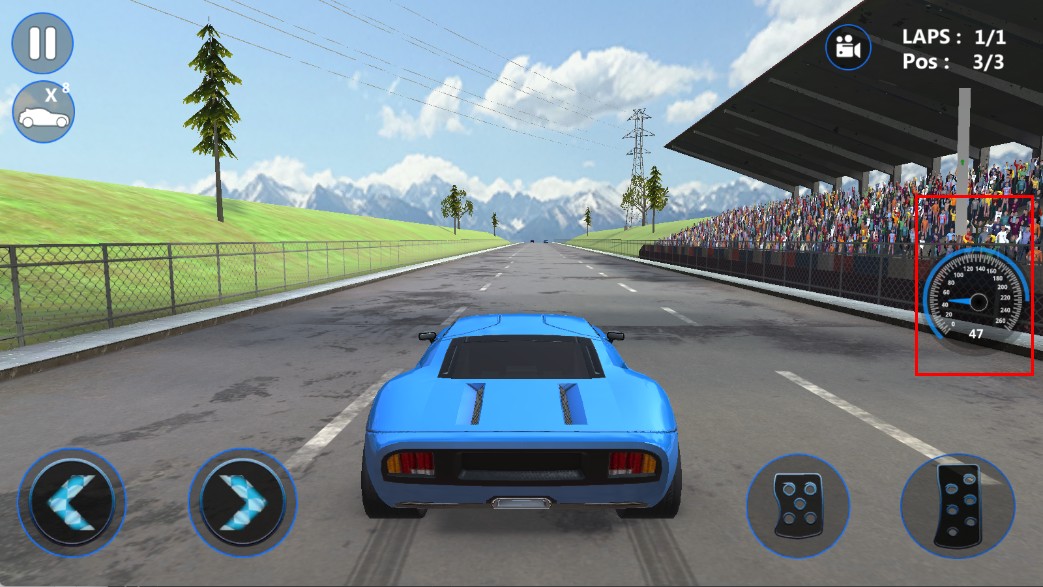The height and width of the screenshot is (587, 1043).
Task: Switch the camera view
Action: tap(848, 47)
